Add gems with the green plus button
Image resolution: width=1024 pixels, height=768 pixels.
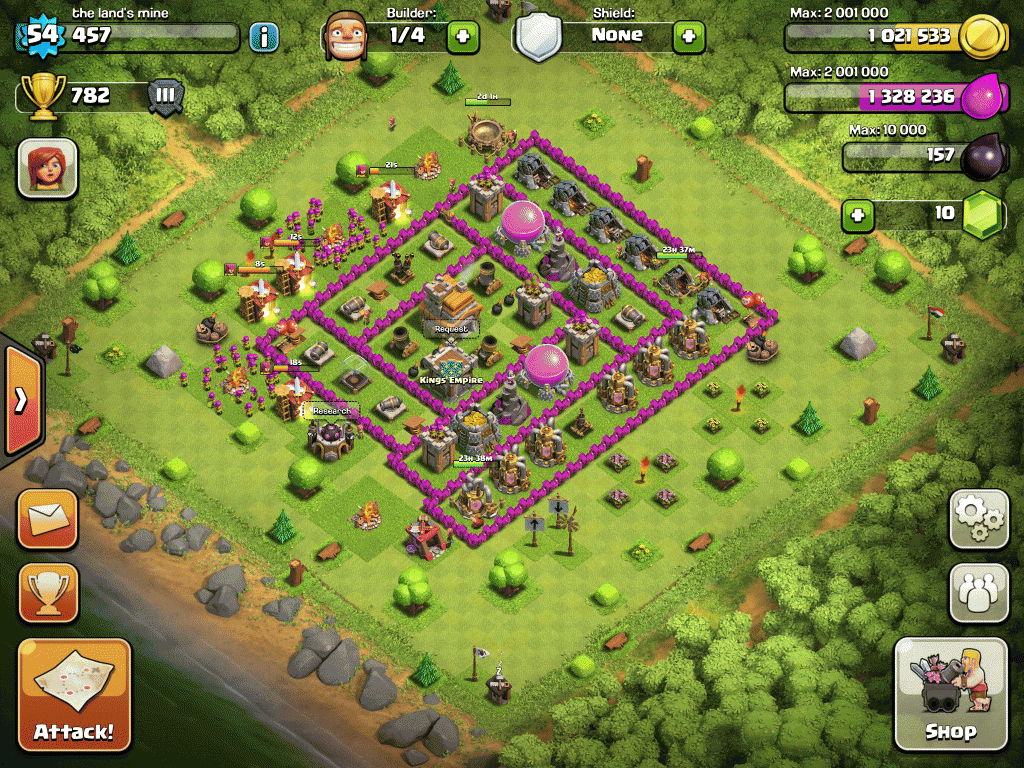pyautogui.click(x=856, y=215)
